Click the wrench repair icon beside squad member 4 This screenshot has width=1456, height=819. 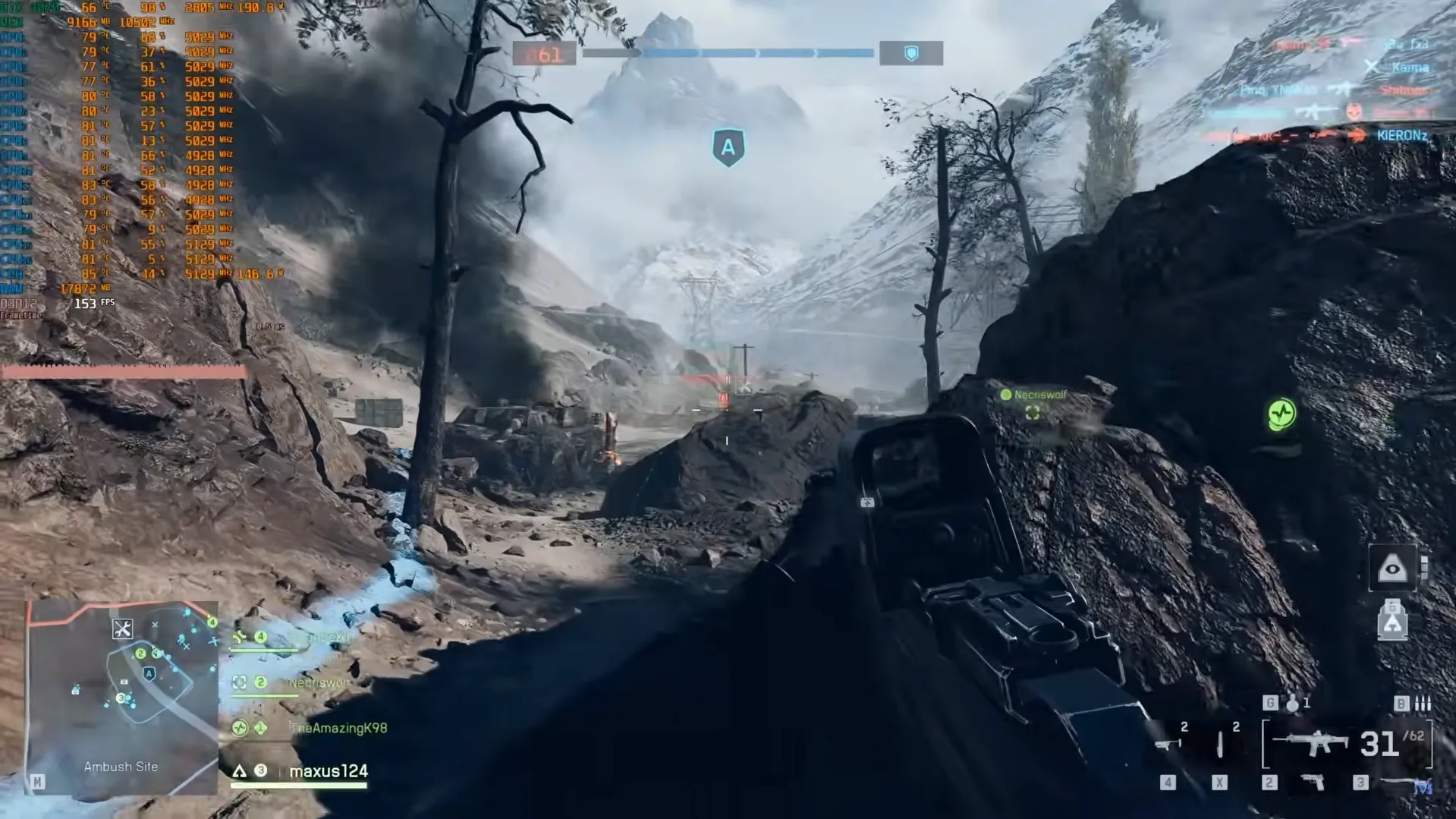(x=240, y=638)
